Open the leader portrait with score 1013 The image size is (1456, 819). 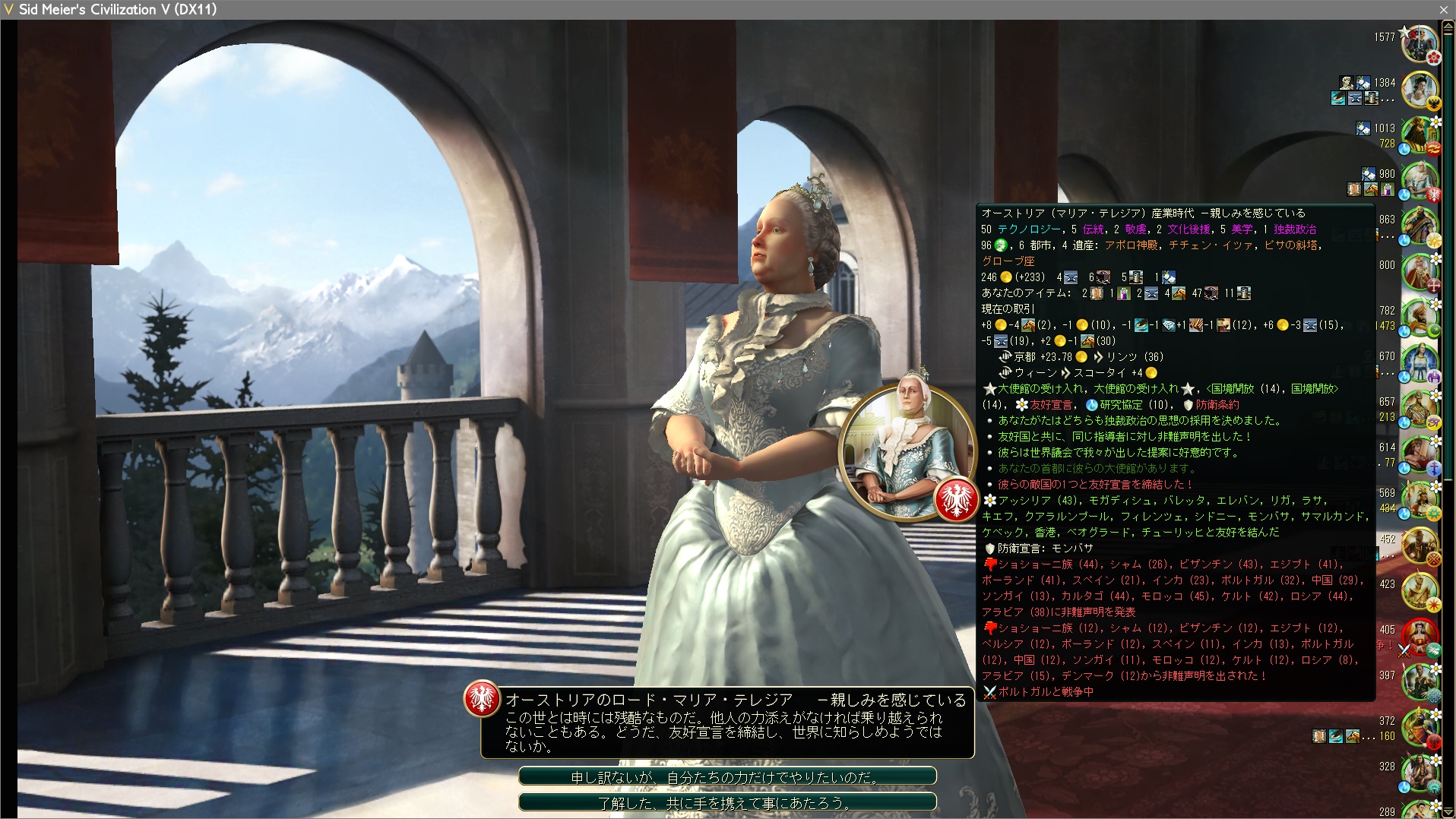[1419, 135]
